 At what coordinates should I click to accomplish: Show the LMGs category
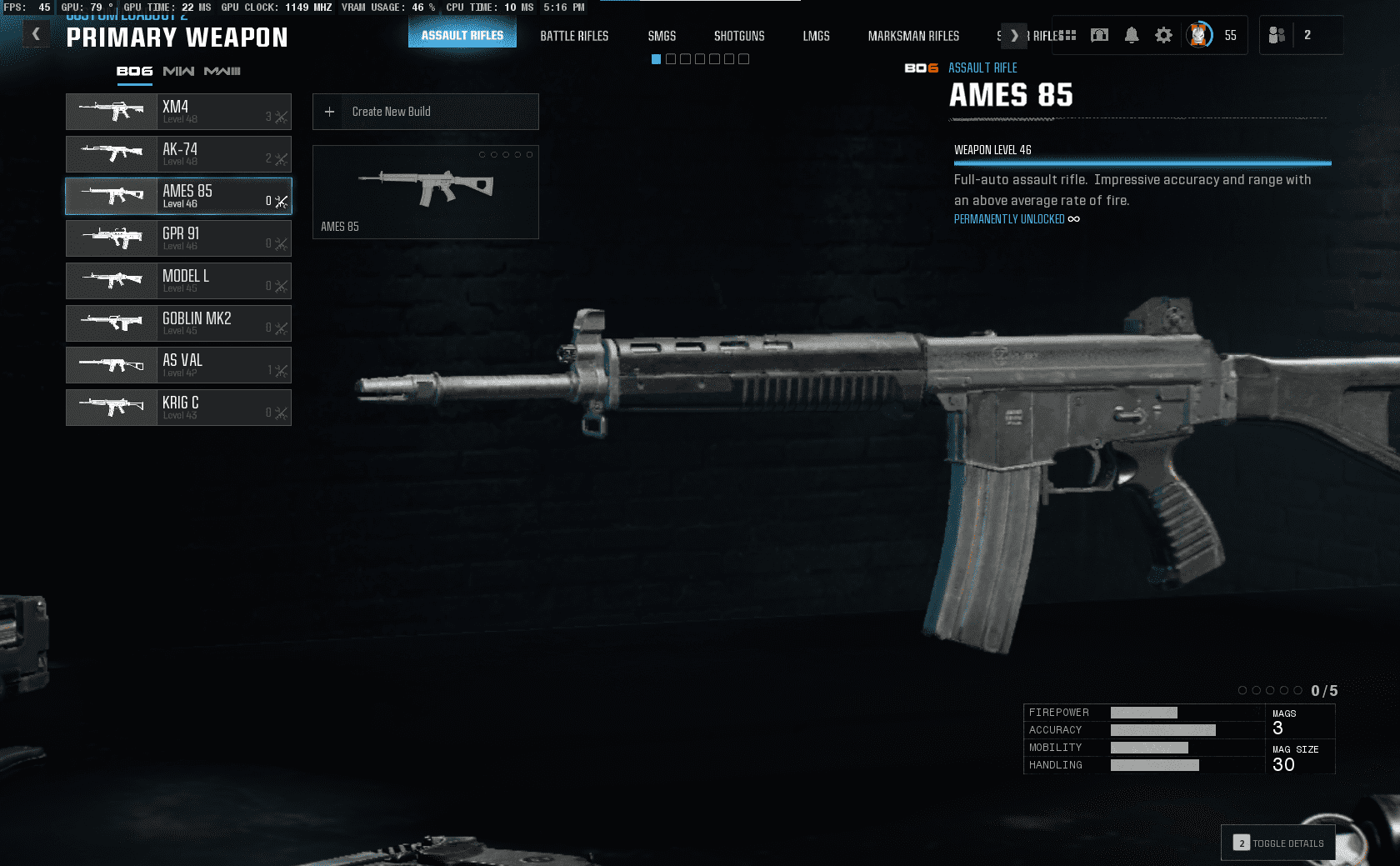(x=816, y=36)
